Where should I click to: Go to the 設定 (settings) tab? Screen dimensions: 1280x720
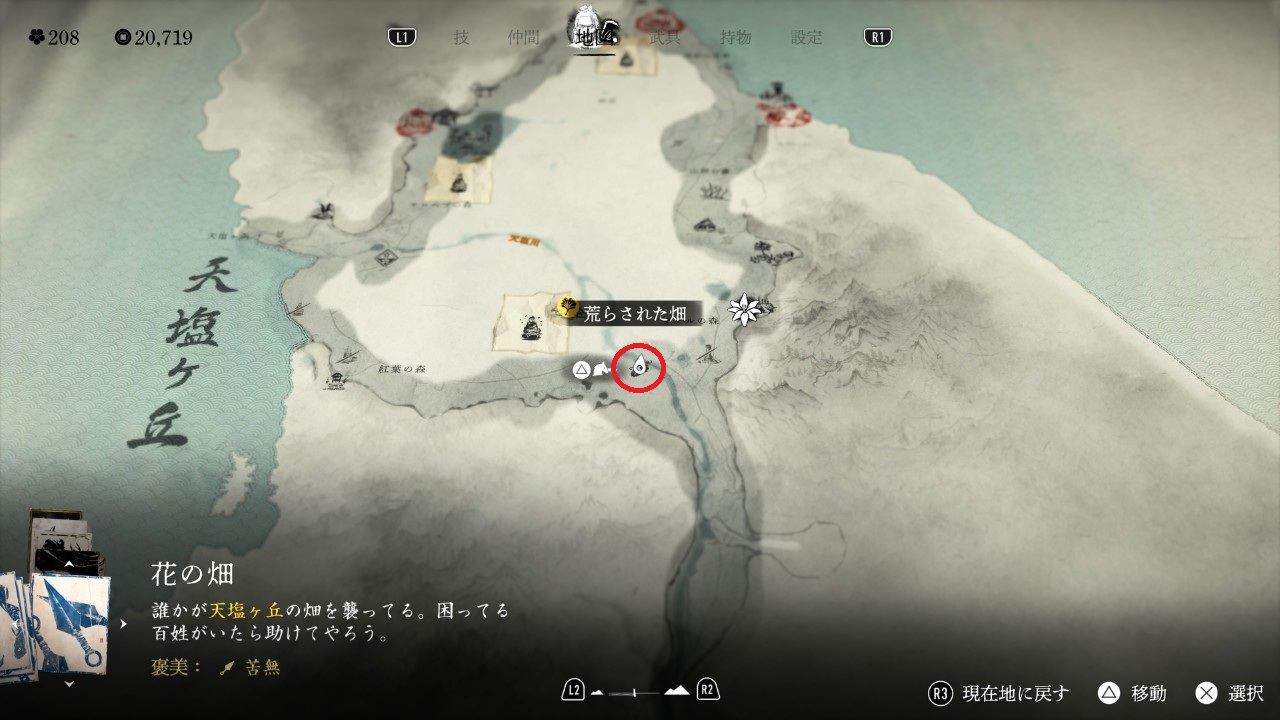coord(807,38)
